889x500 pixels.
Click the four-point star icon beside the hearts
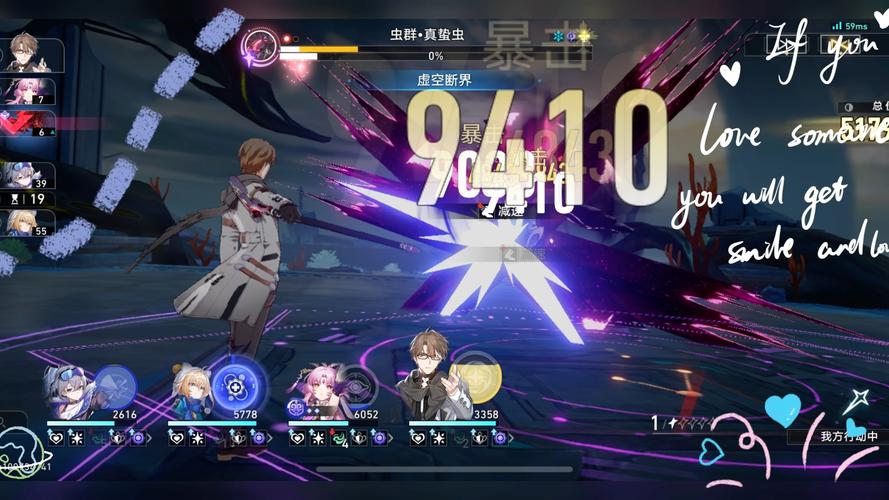[x=853, y=402]
